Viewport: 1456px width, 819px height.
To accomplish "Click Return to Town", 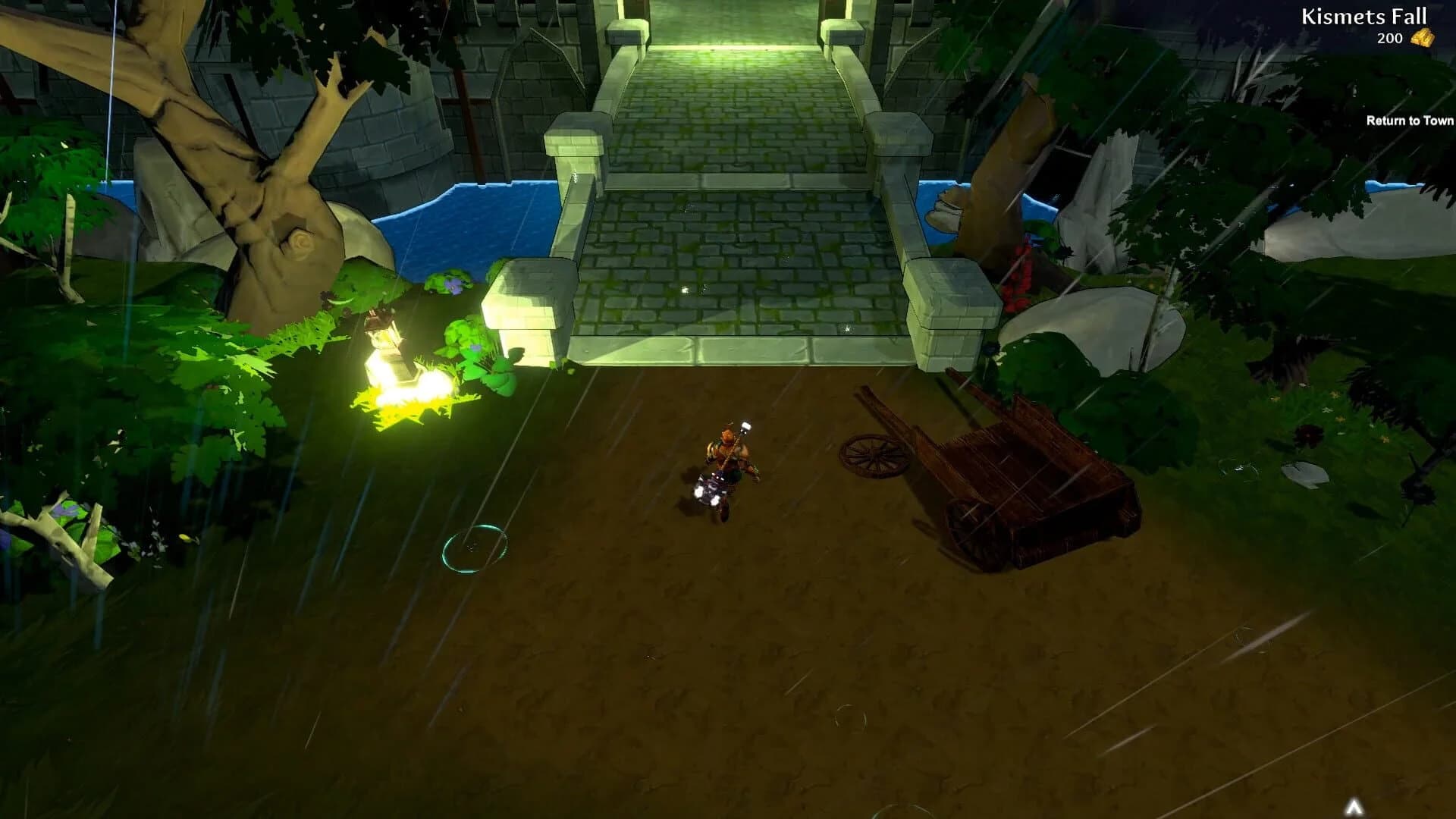I will pyautogui.click(x=1409, y=121).
